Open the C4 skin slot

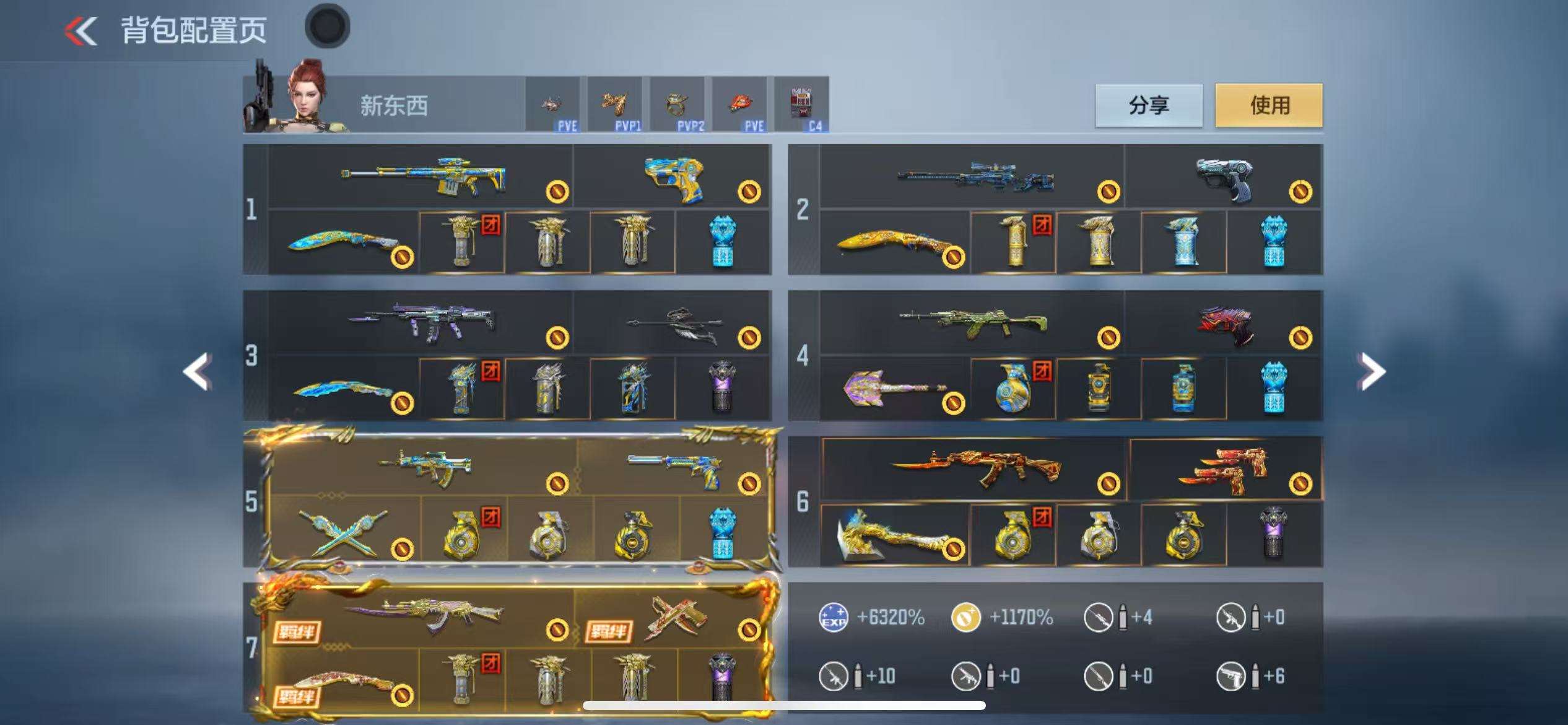[801, 104]
